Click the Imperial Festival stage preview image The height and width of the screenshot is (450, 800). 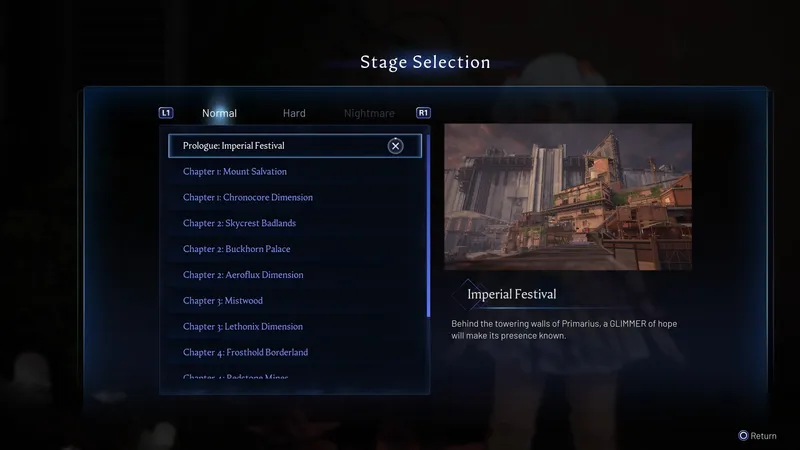point(567,197)
